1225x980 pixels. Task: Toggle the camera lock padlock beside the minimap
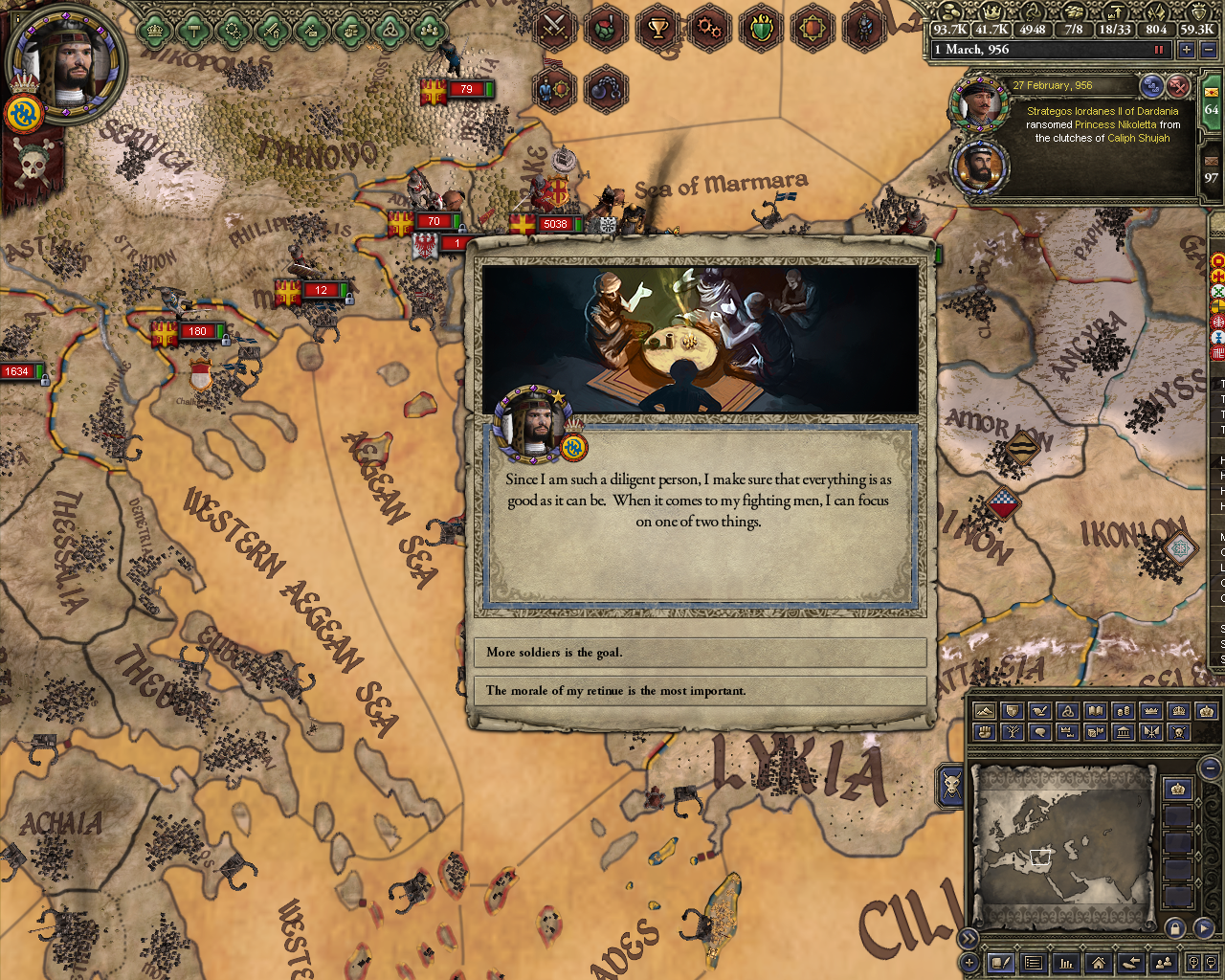pyautogui.click(x=1174, y=927)
